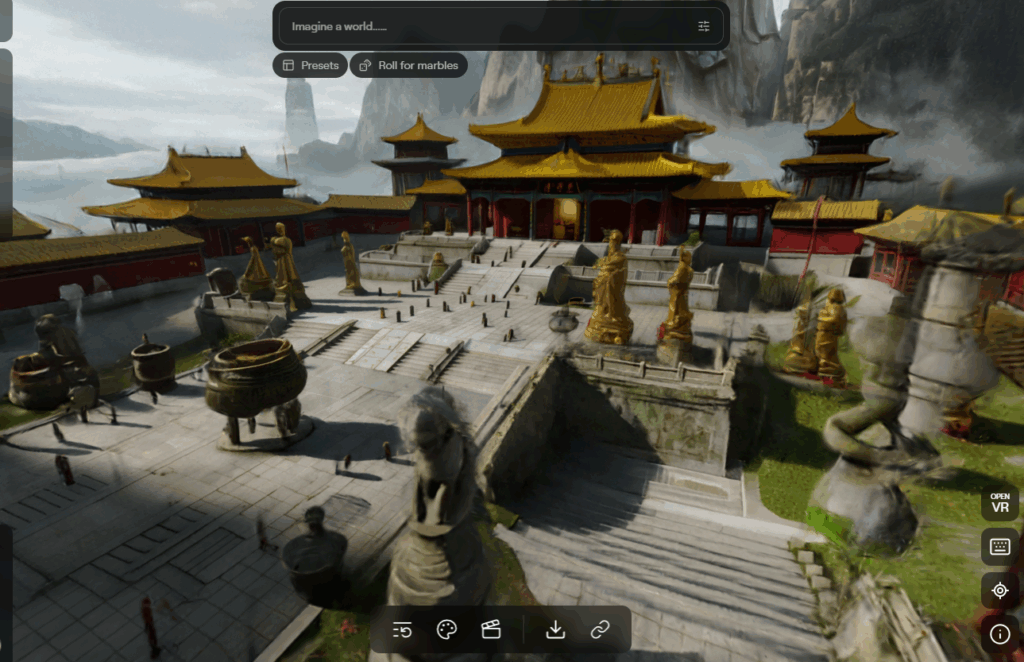Click the crosshair recenter view icon
Screen dimensions: 1024x662
pos(1000,591)
